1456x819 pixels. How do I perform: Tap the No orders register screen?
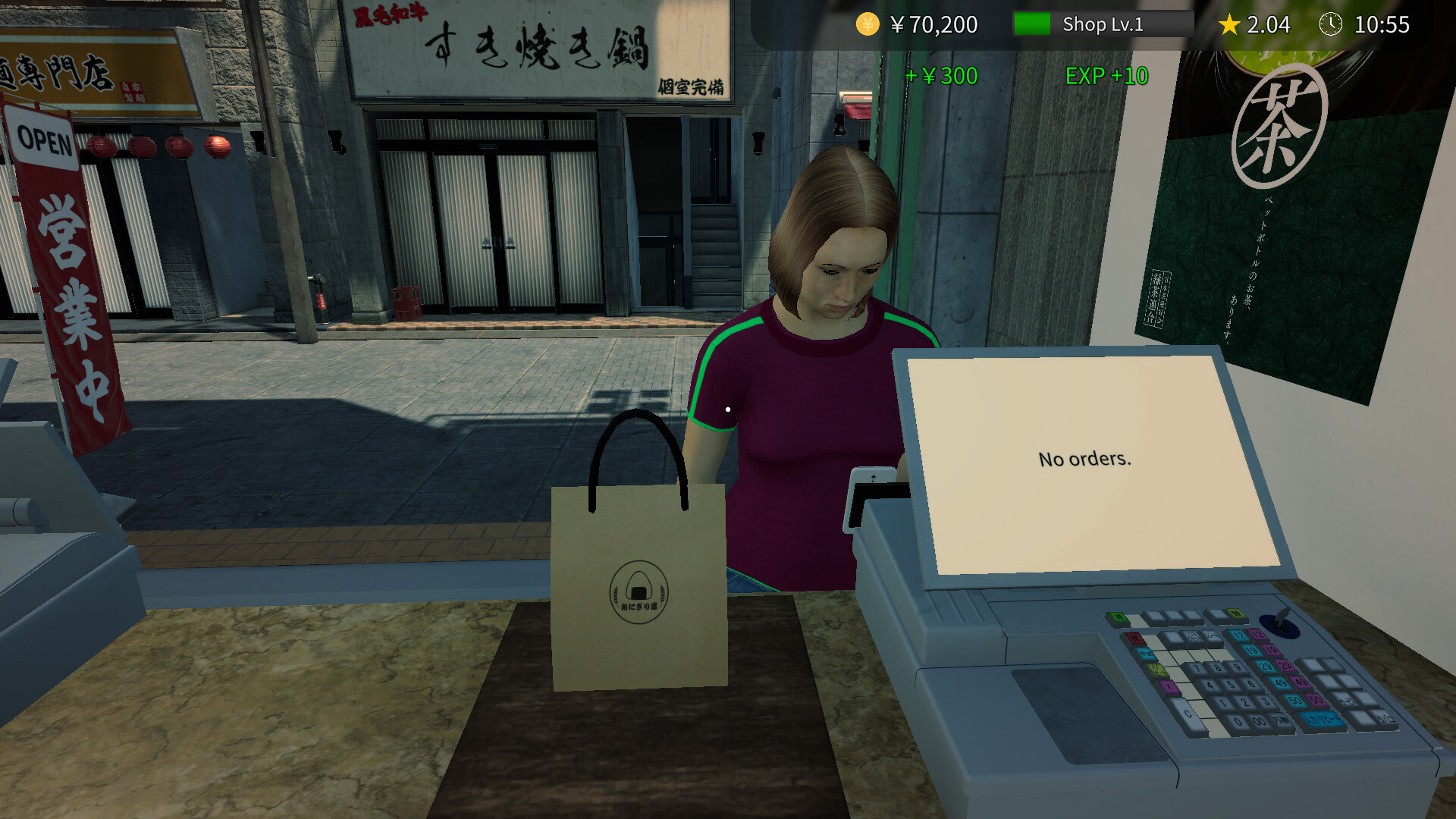click(x=1084, y=459)
